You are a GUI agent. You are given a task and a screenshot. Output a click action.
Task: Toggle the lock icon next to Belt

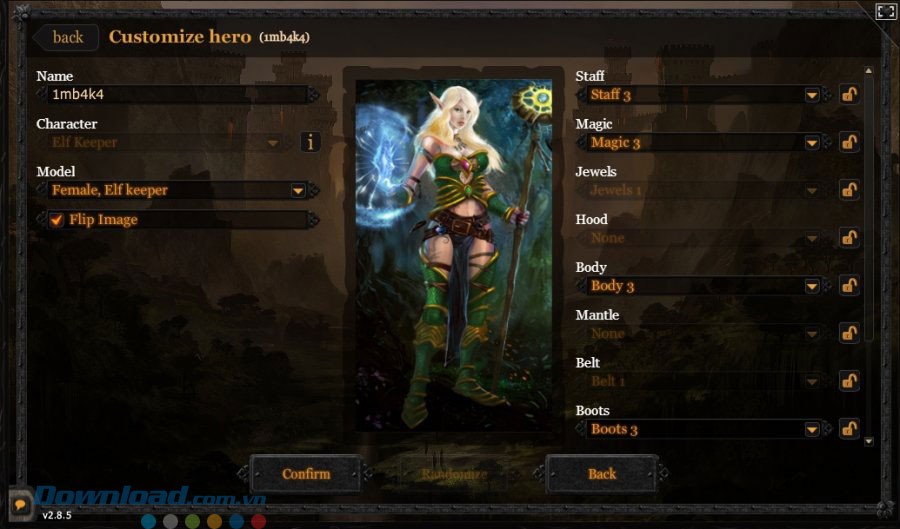point(849,381)
